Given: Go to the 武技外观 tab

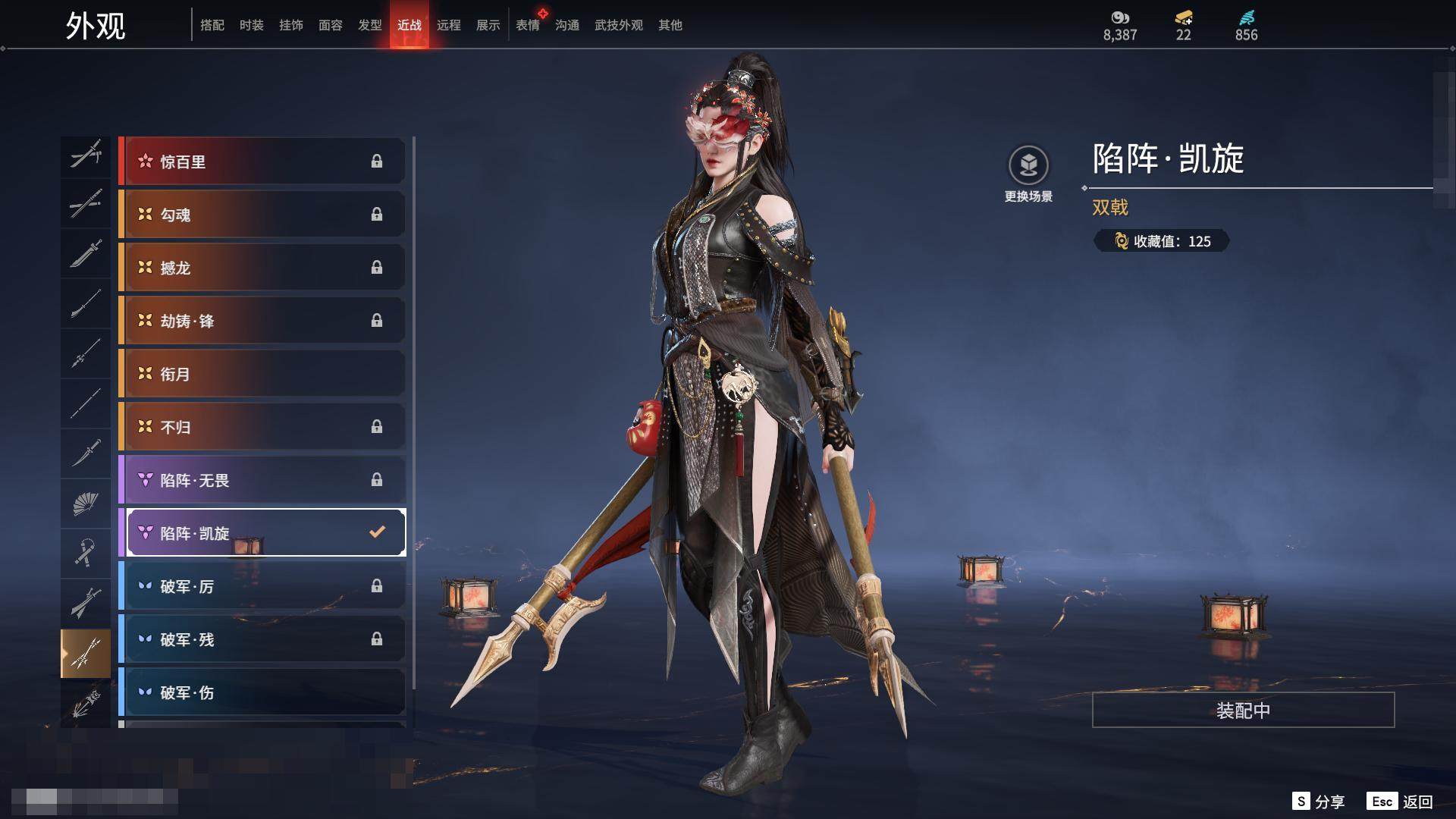Looking at the screenshot, I should (x=618, y=25).
